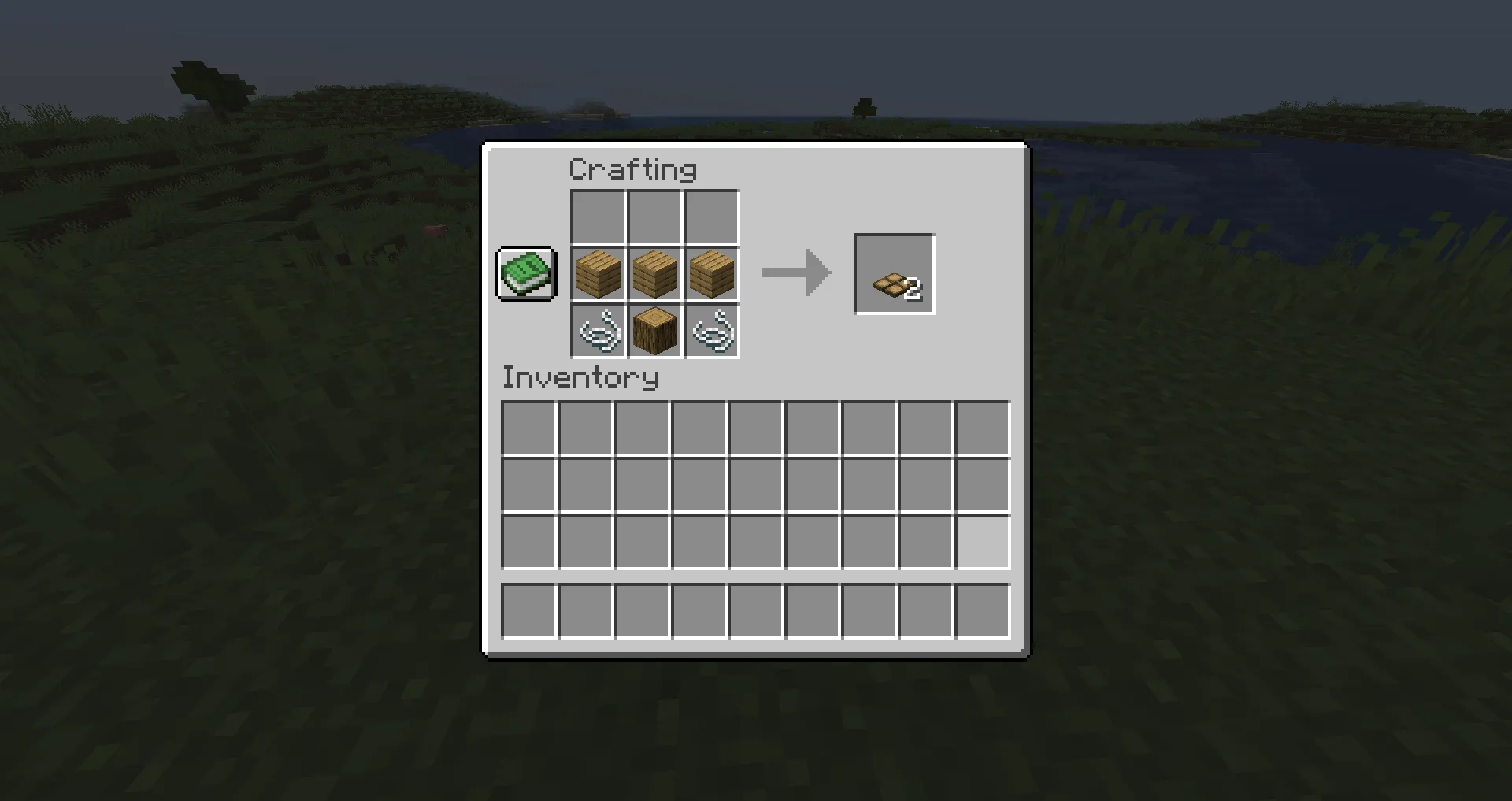Viewport: 1512px width, 801px height.
Task: Click the top-left empty crafting slot
Action: point(597,216)
